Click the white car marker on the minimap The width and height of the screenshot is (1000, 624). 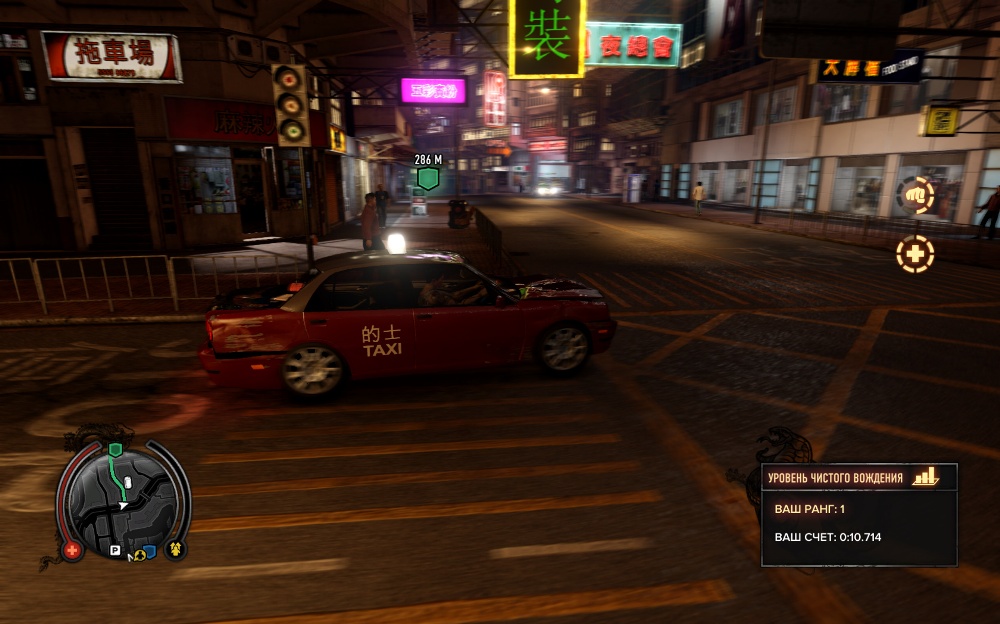coord(129,483)
